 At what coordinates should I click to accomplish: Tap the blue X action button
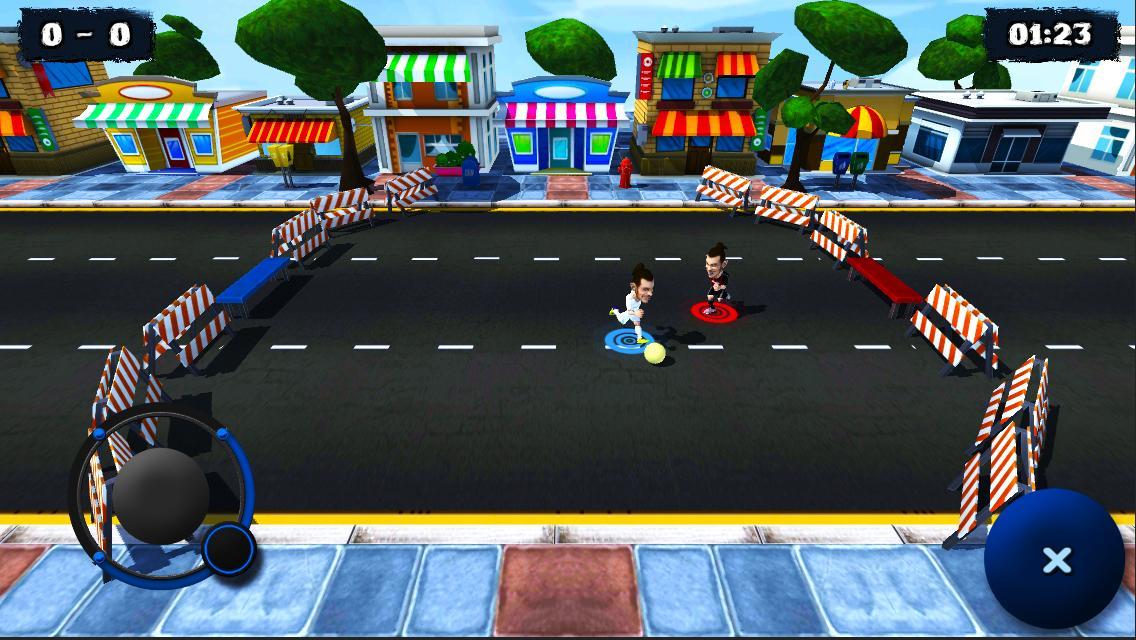pos(1056,560)
